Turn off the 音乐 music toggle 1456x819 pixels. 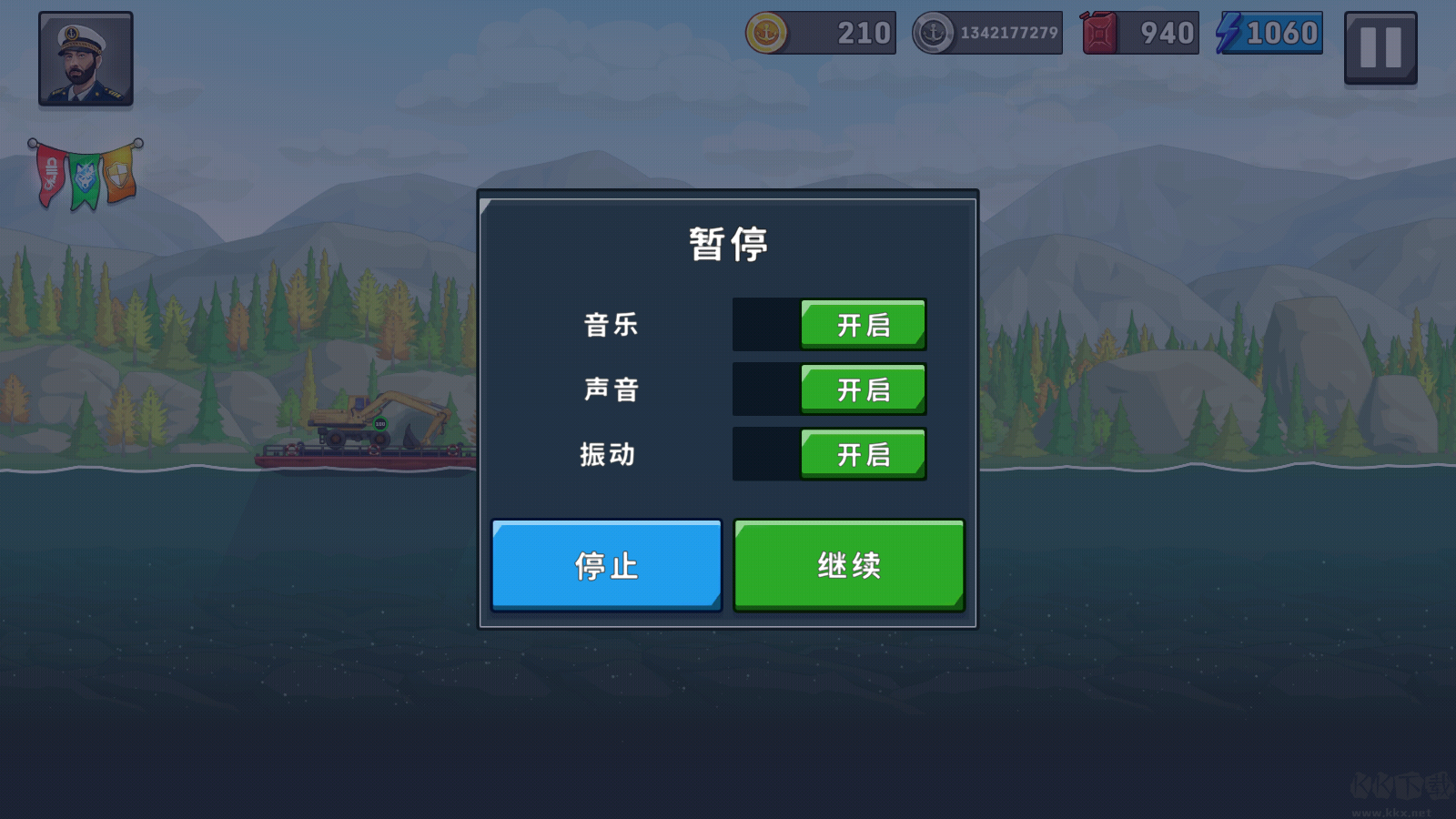coord(863,324)
